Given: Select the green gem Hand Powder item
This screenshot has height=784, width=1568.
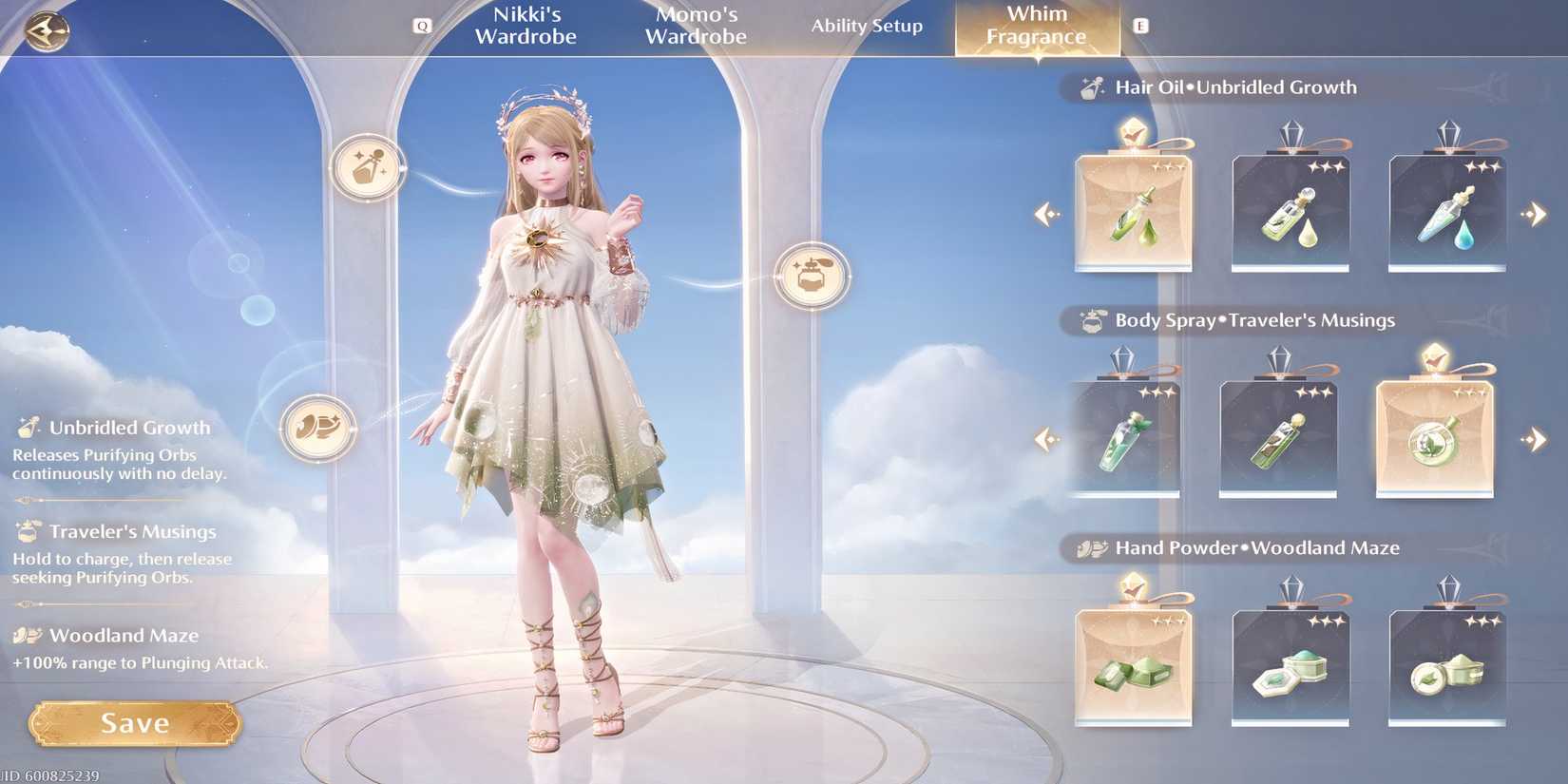Looking at the screenshot, I should [1133, 665].
